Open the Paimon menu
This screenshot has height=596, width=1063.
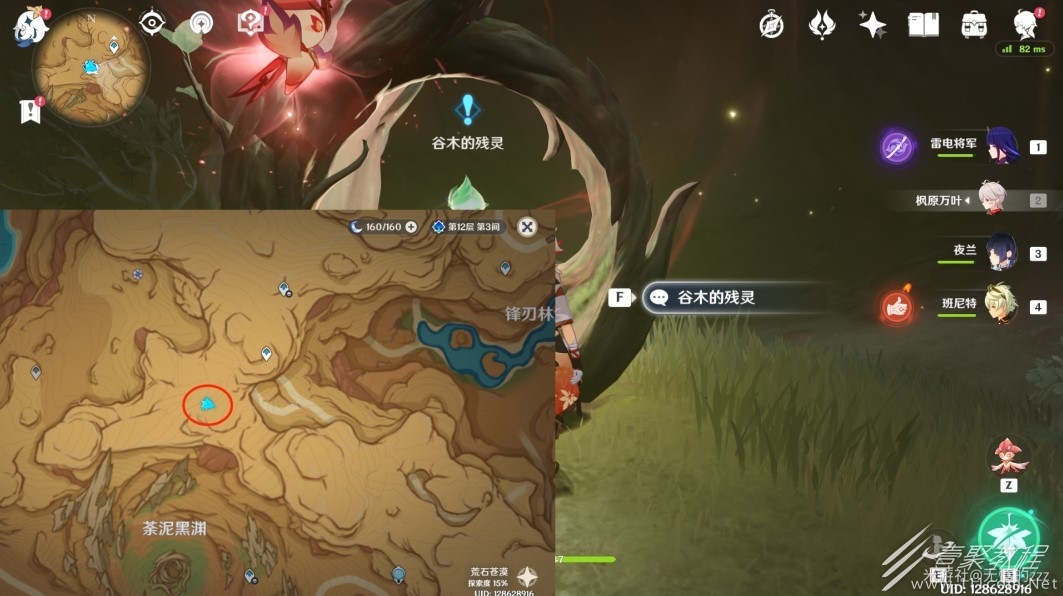30,26
